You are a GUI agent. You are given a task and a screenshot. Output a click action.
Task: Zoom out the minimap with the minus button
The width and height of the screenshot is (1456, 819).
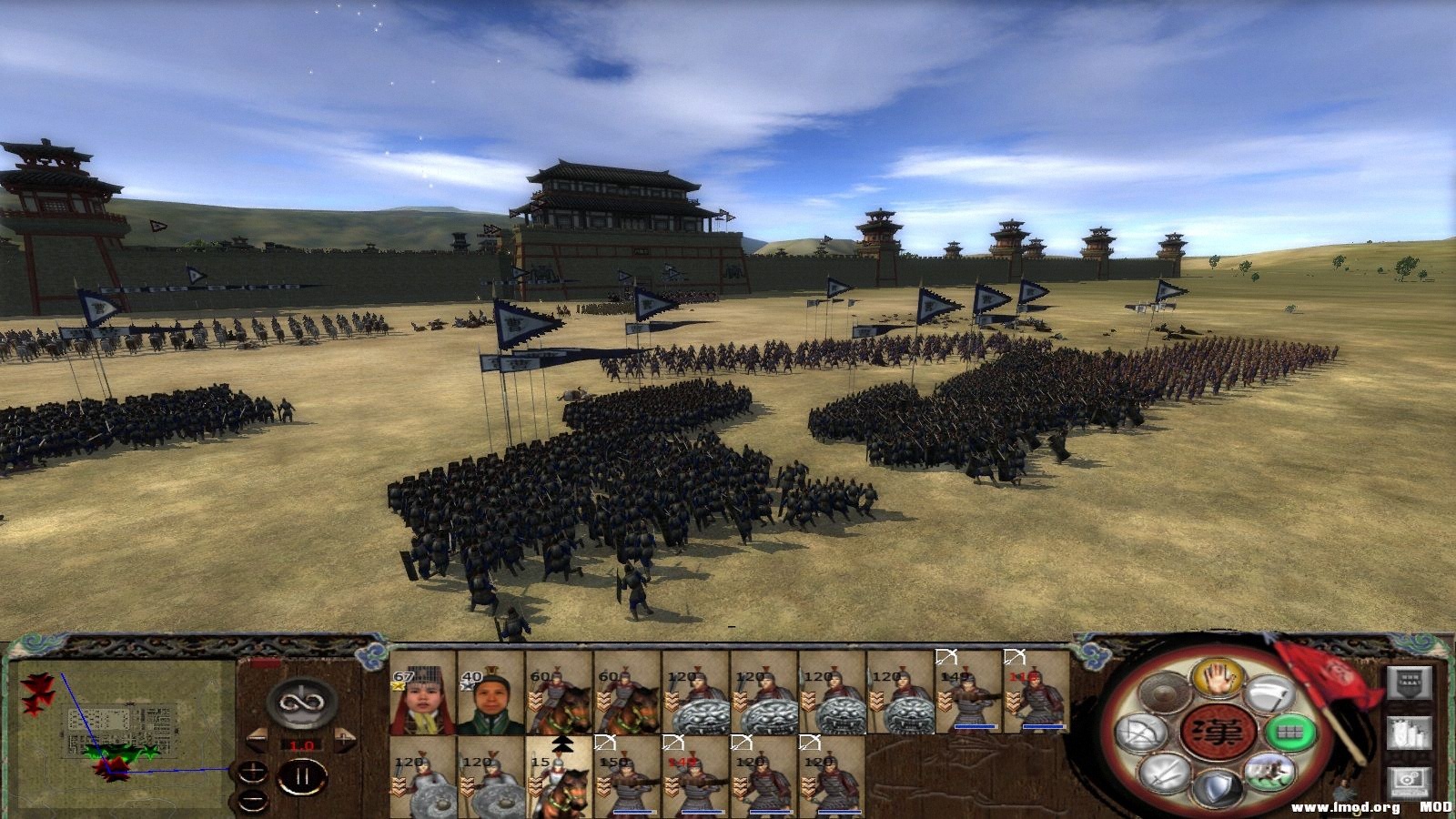[x=252, y=799]
